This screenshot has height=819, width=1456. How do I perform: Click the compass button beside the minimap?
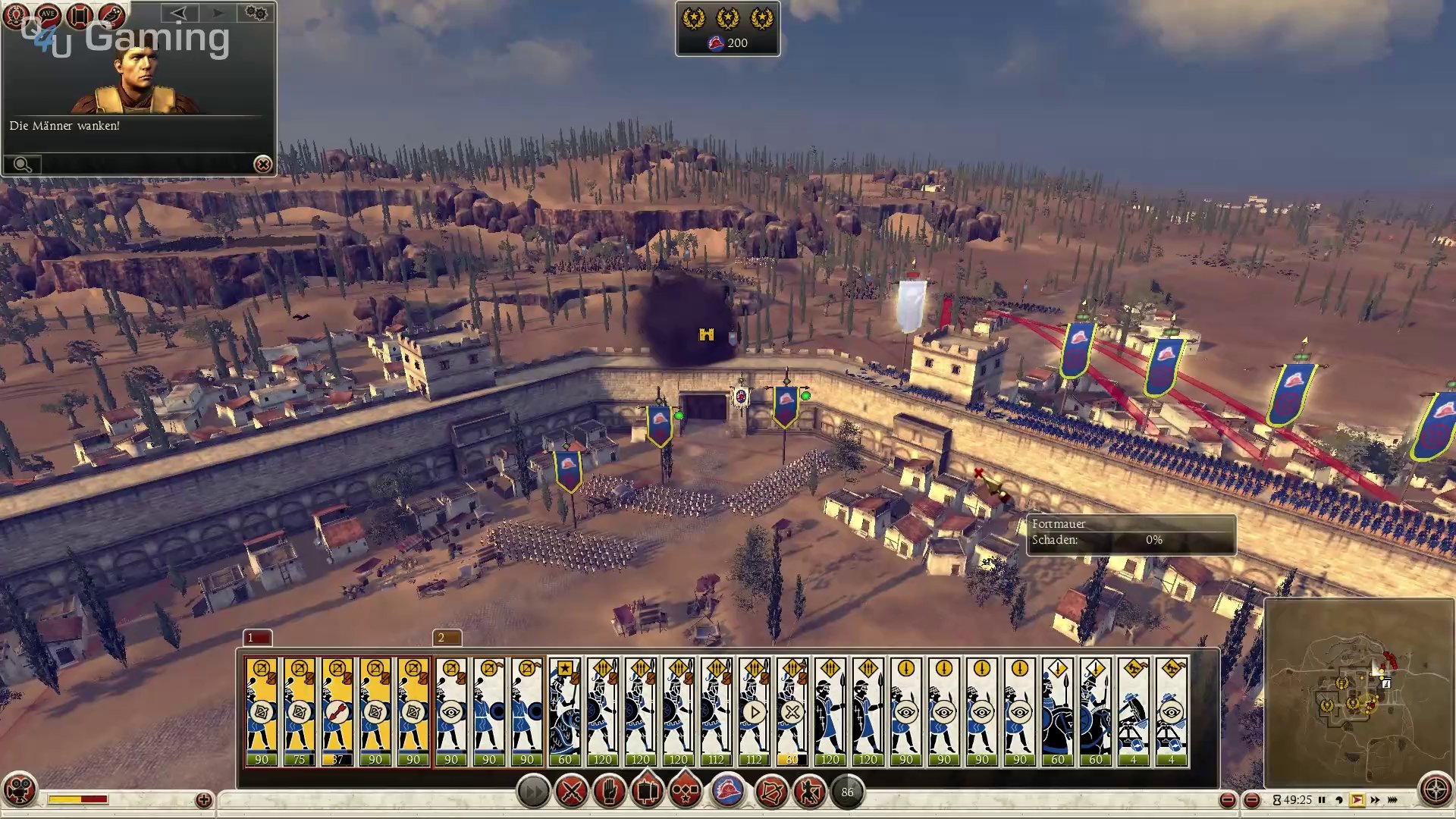(x=1436, y=789)
